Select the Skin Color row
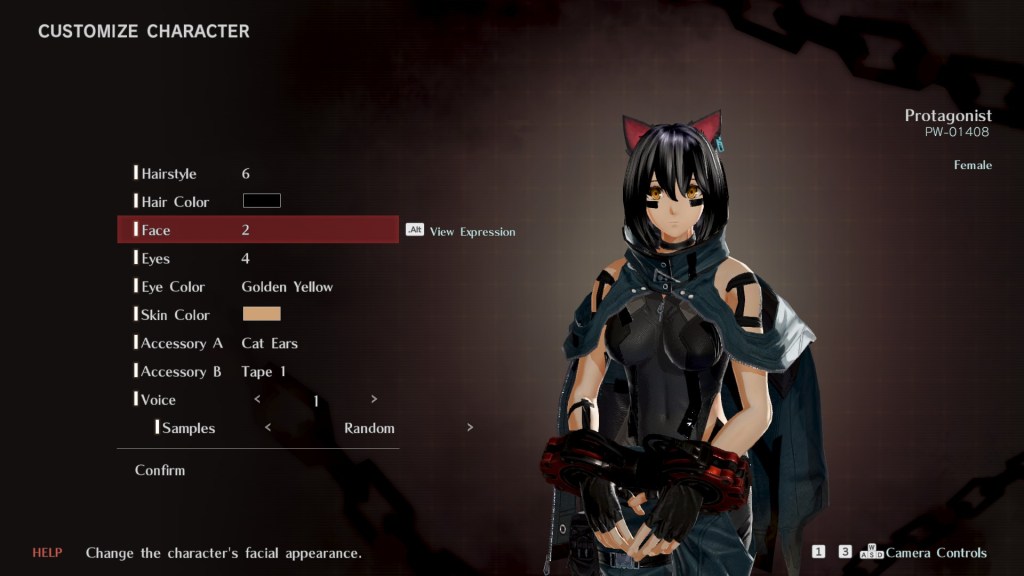This screenshot has height=576, width=1024. pyautogui.click(x=175, y=315)
